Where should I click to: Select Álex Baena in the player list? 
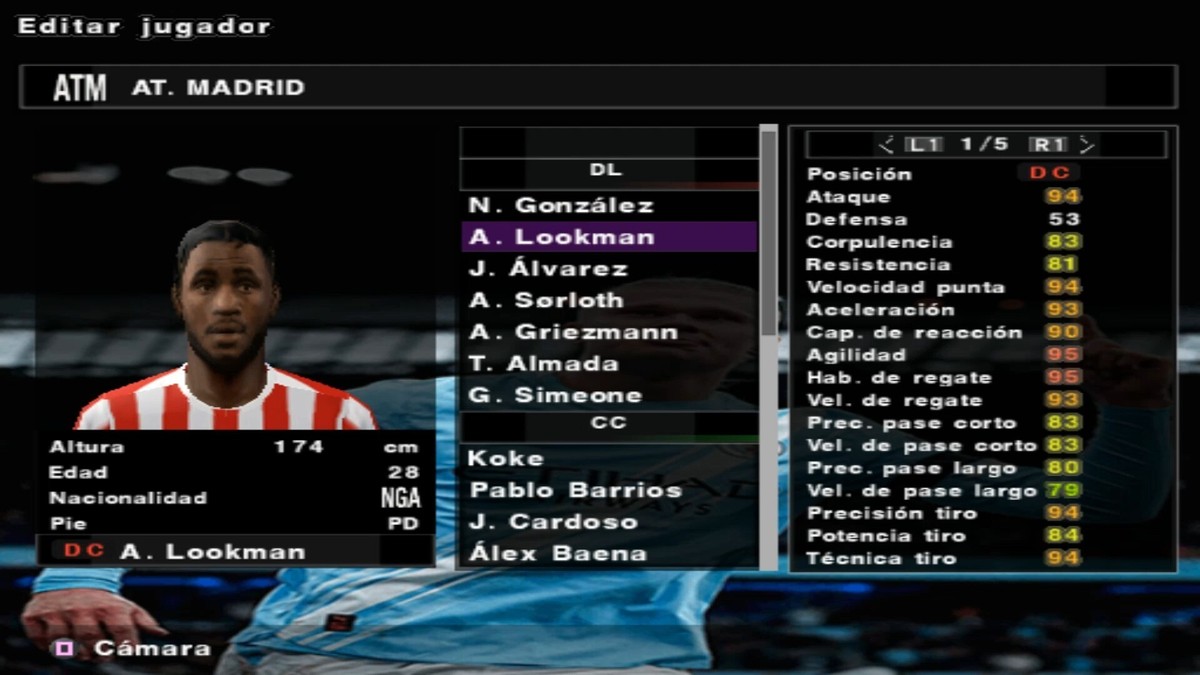click(558, 553)
